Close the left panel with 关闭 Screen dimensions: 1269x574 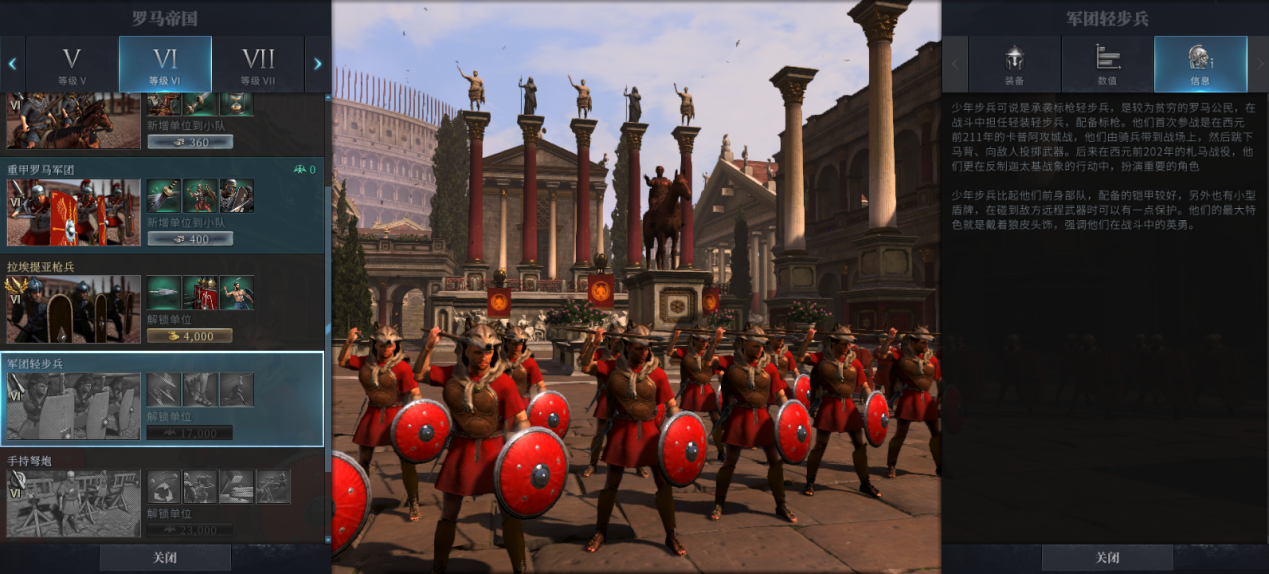(165, 558)
